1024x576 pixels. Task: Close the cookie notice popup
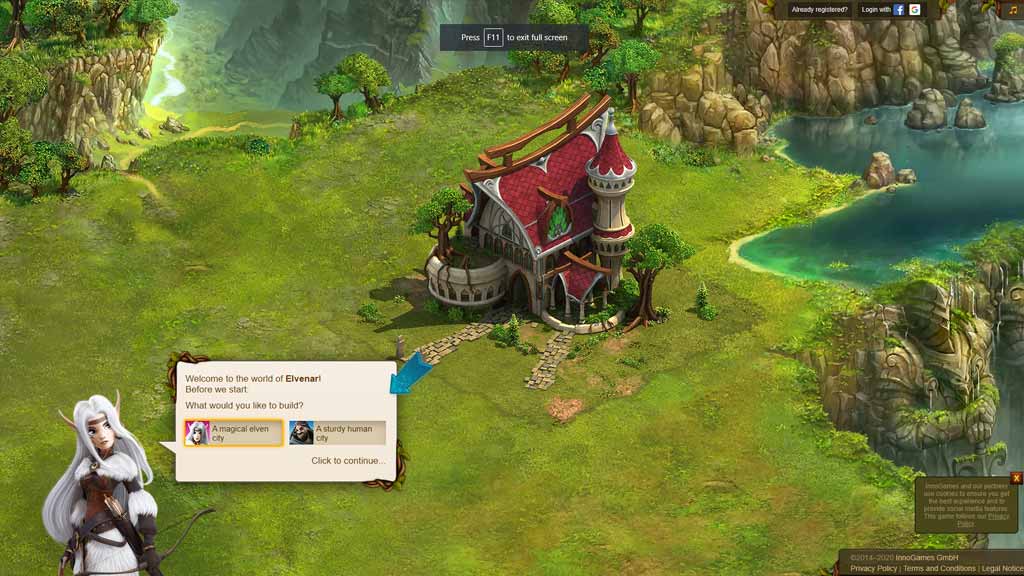click(1016, 478)
